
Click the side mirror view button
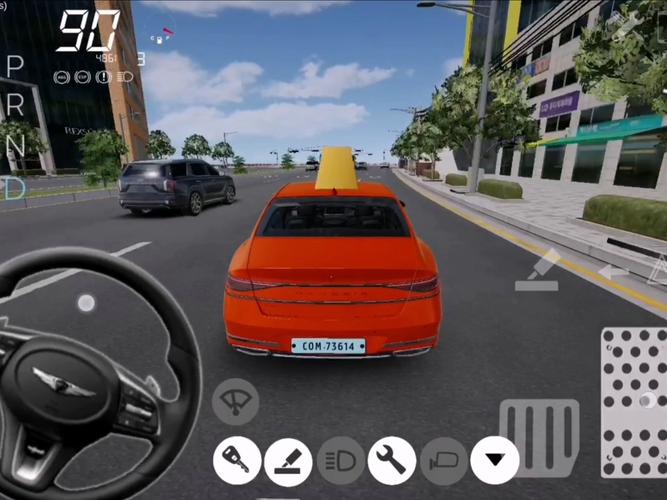444,461
